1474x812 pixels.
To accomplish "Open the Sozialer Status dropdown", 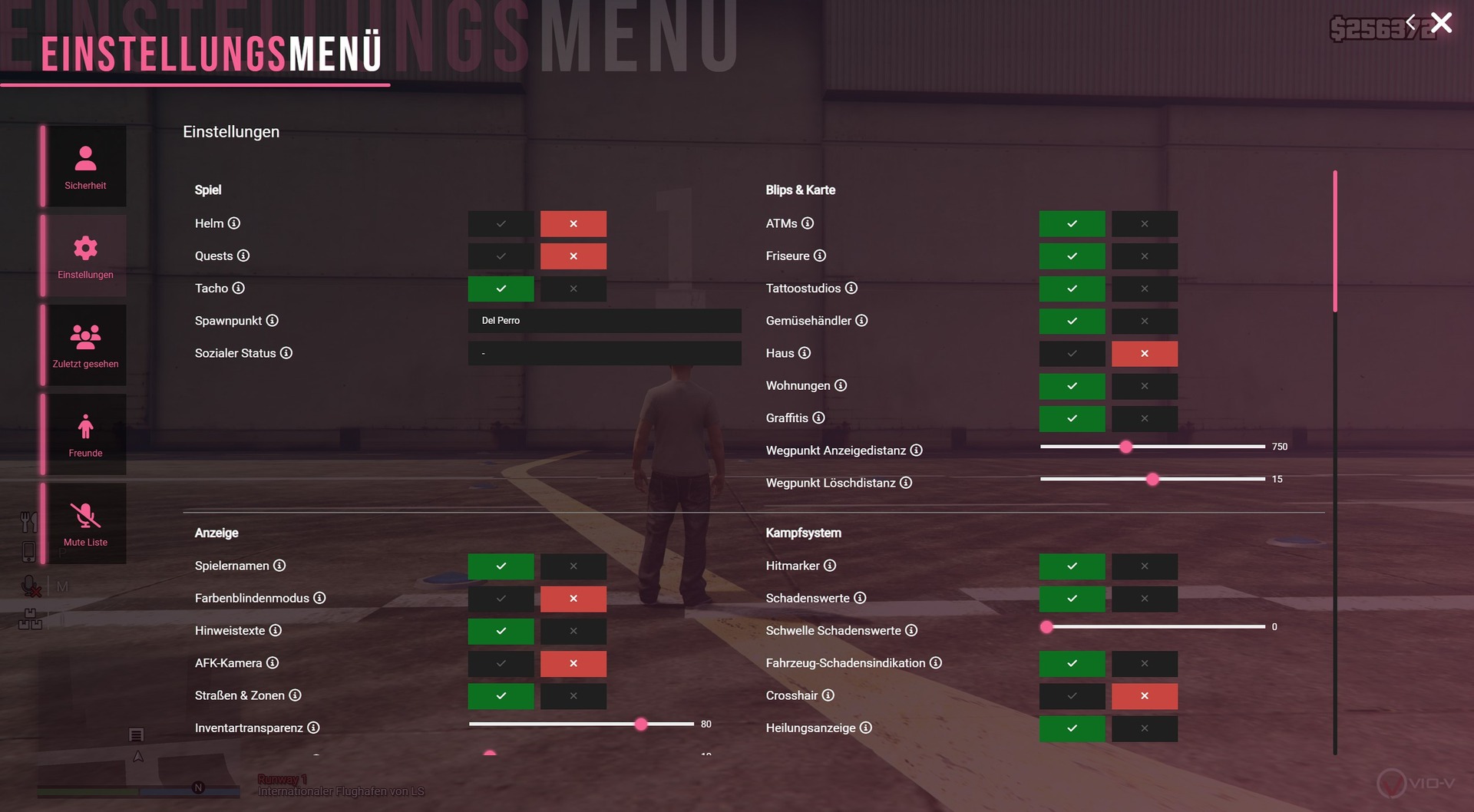I will (604, 353).
